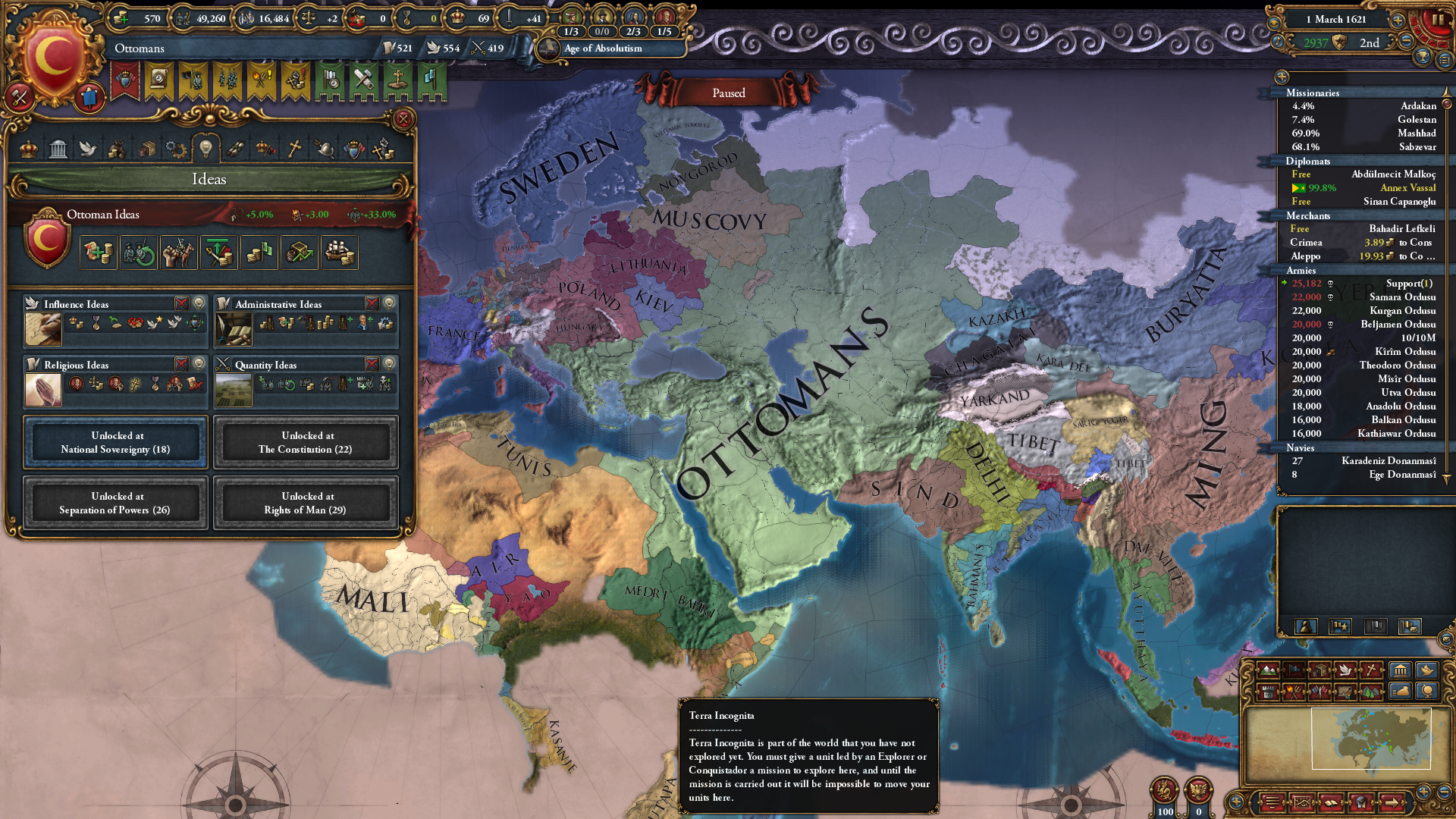
Task: Open the trade goods map mode
Action: [x=1320, y=671]
